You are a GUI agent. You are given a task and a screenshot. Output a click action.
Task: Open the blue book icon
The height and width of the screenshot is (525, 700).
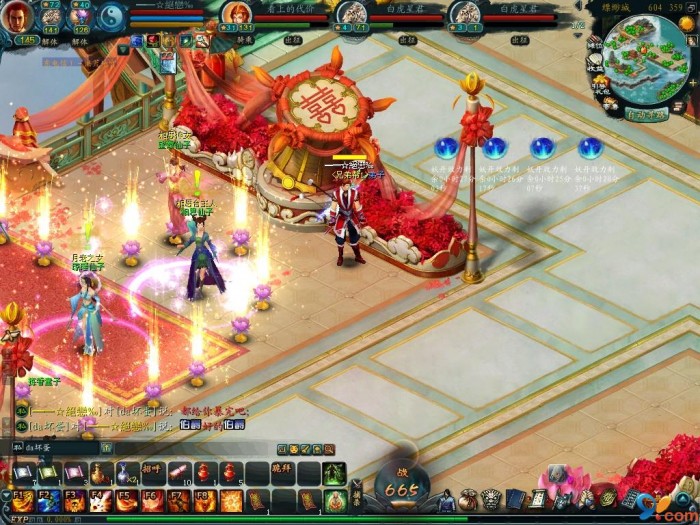click(x=515, y=498)
